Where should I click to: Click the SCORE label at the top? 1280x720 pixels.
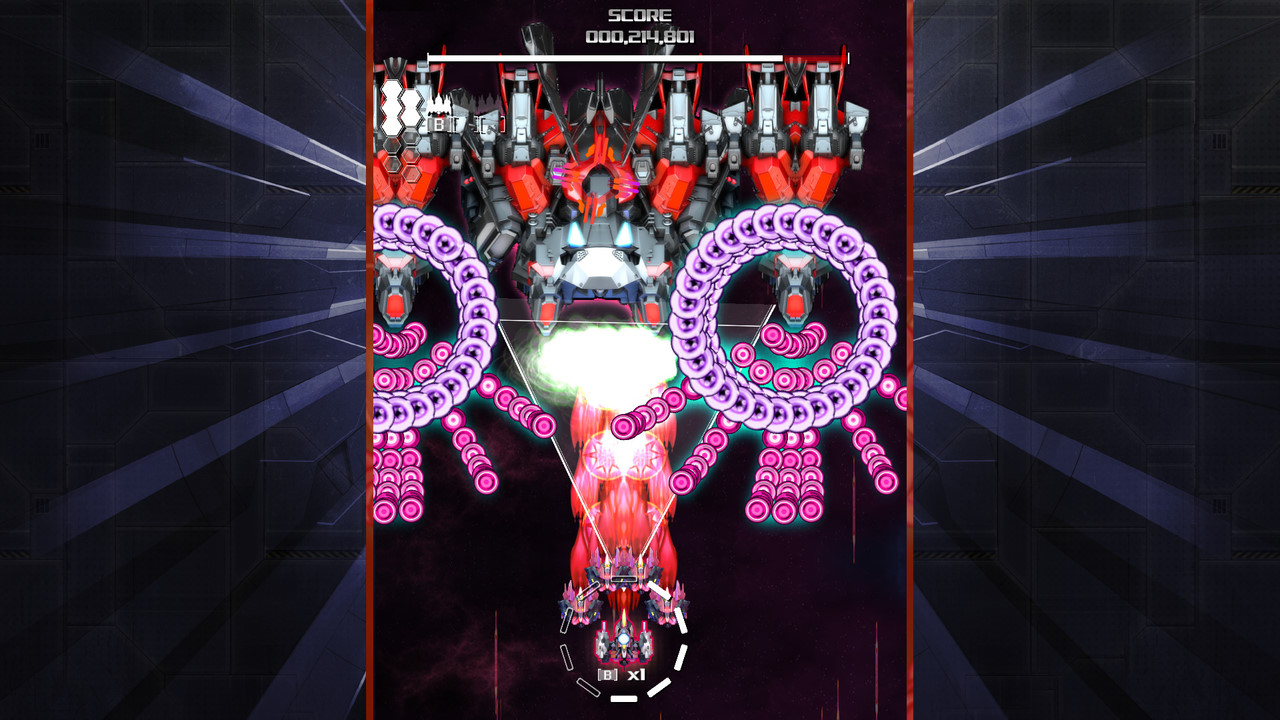[x=639, y=15]
